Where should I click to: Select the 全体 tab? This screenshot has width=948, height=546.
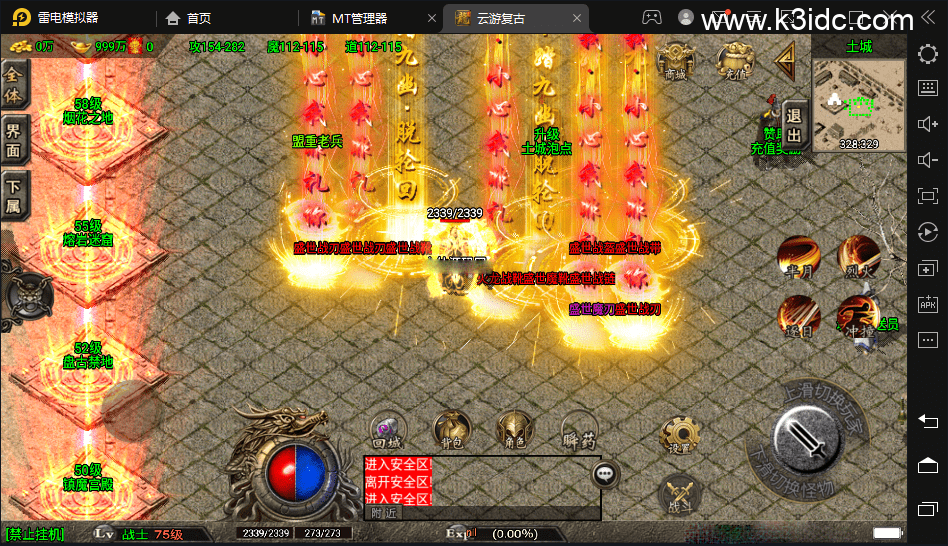pyautogui.click(x=15, y=83)
